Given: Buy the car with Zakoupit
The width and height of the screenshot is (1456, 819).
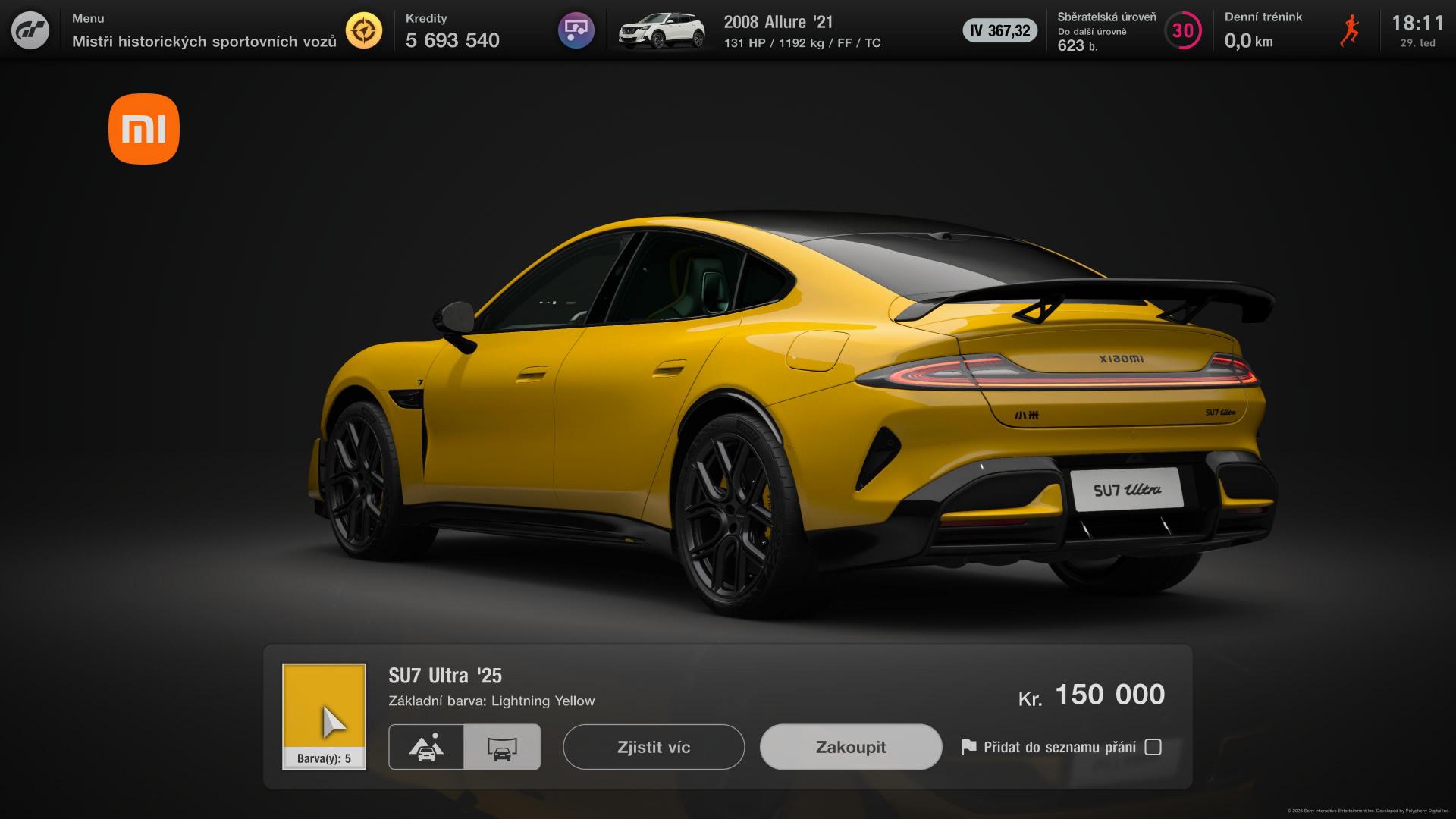Looking at the screenshot, I should tap(851, 747).
